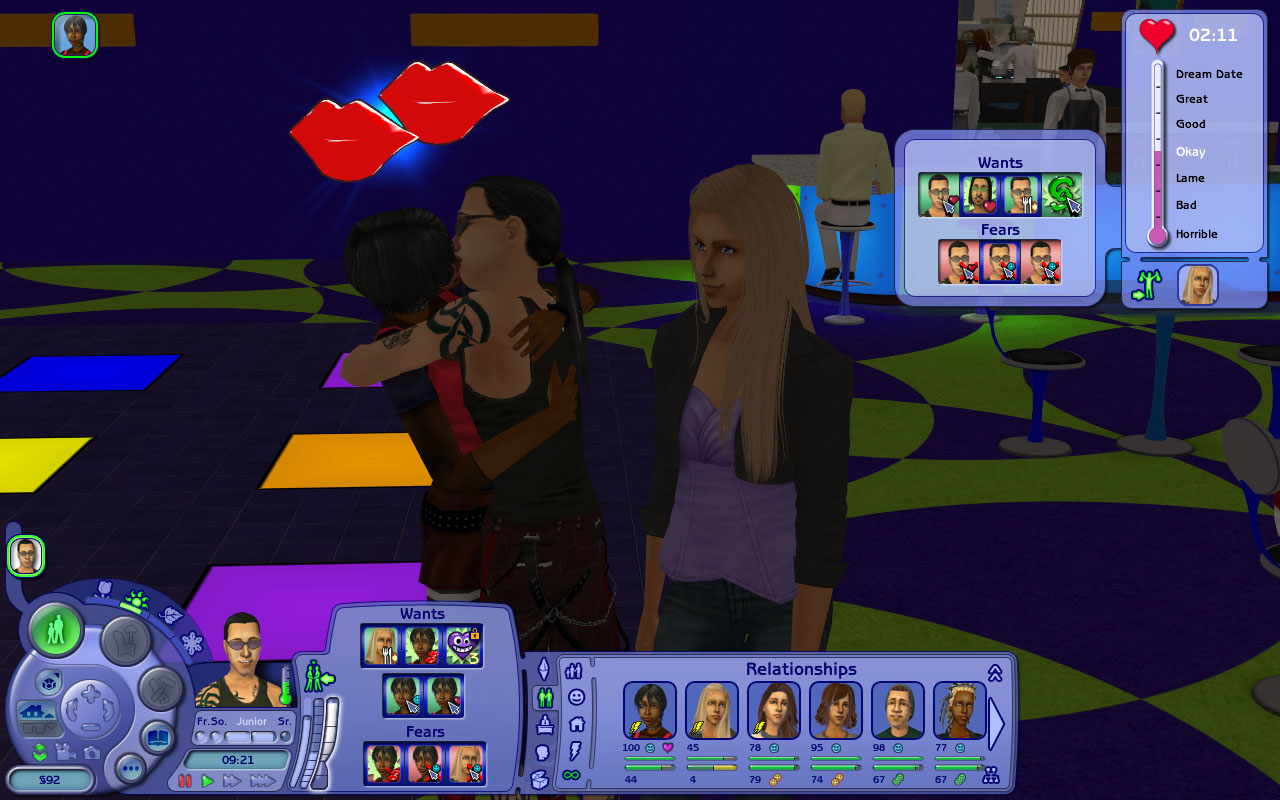Select the first relationship portrait with score 100
This screenshot has width=1280, height=800.
(650, 710)
